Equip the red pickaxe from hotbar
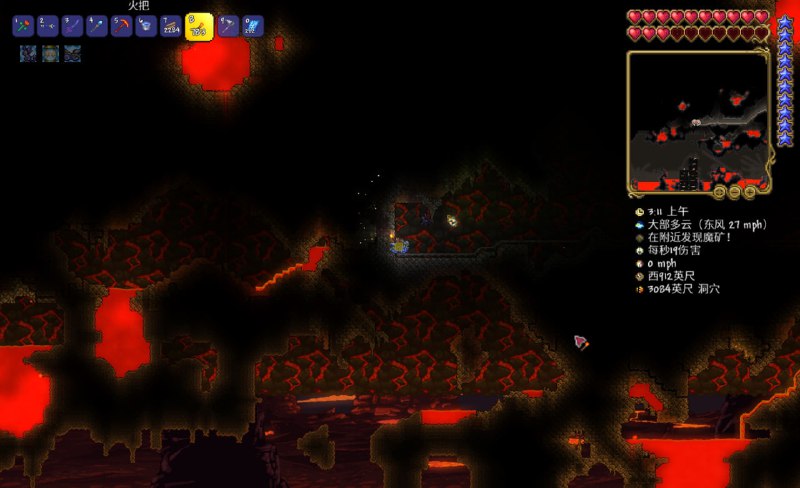The height and width of the screenshot is (488, 800). pyautogui.click(x=122, y=27)
